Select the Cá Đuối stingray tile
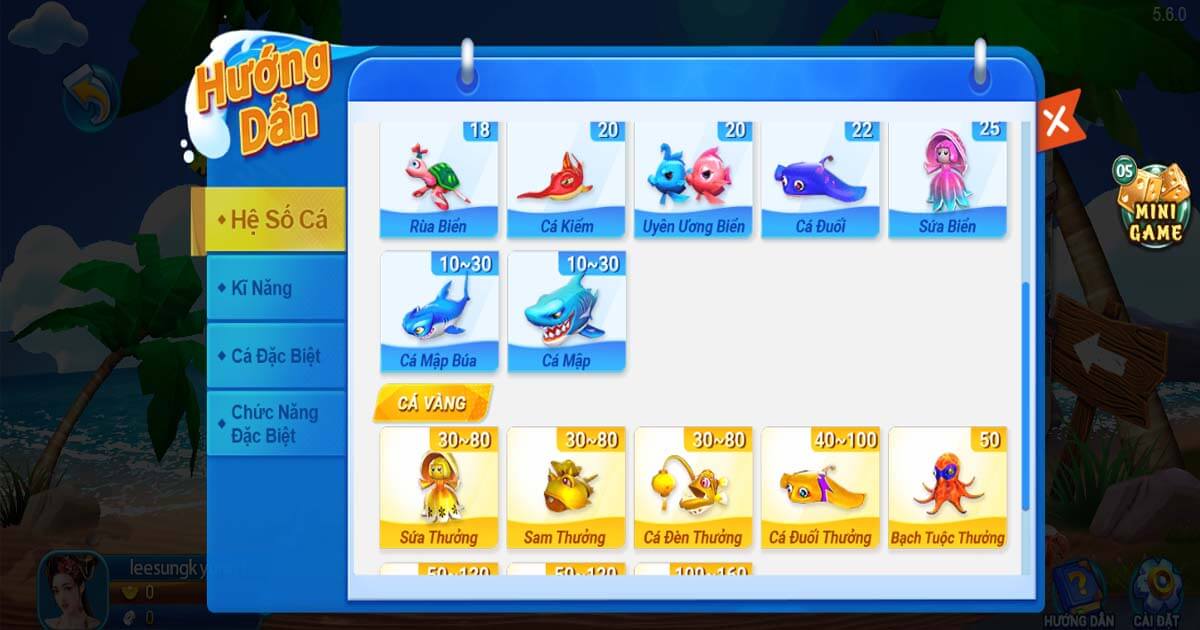The image size is (1200, 630). [x=820, y=180]
